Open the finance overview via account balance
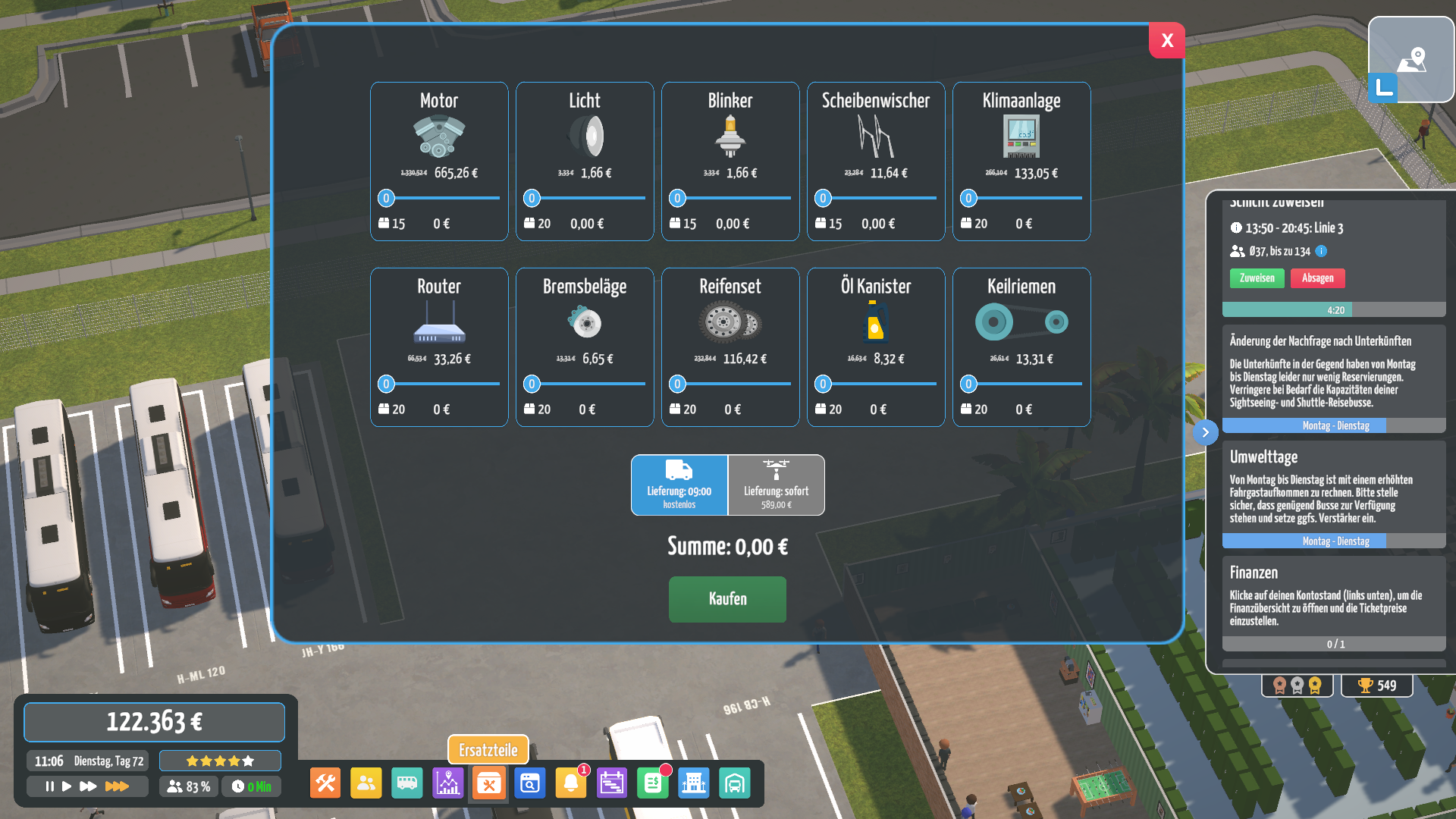 tap(155, 722)
